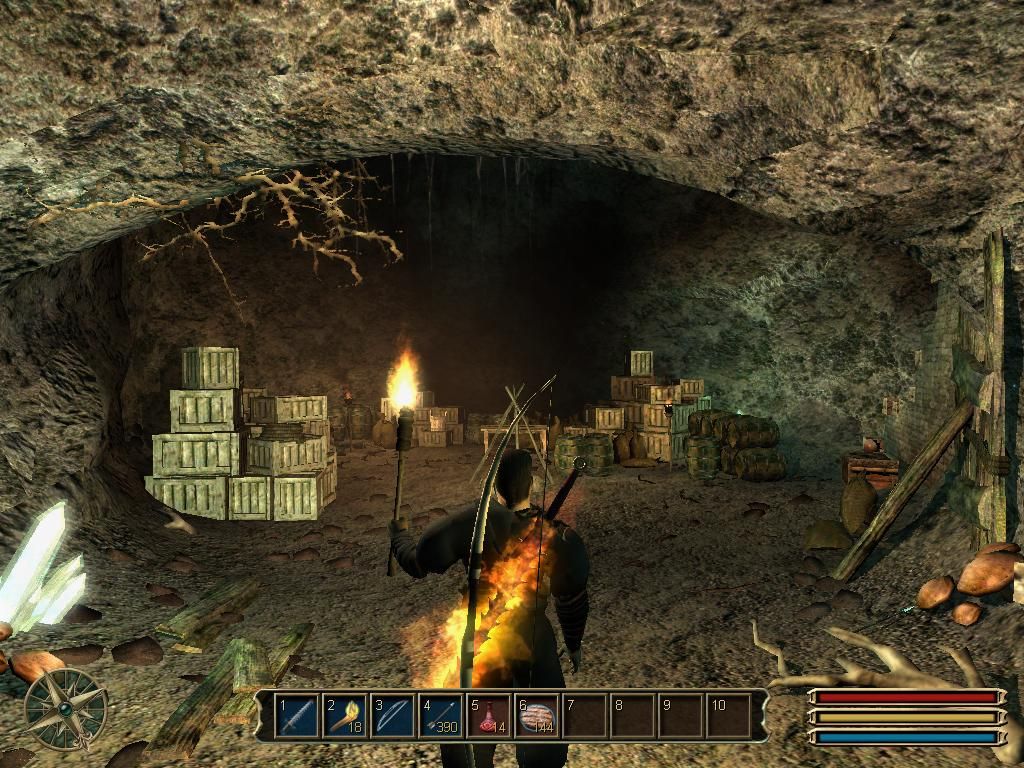Choose the bow in quick slot 3

coord(393,716)
